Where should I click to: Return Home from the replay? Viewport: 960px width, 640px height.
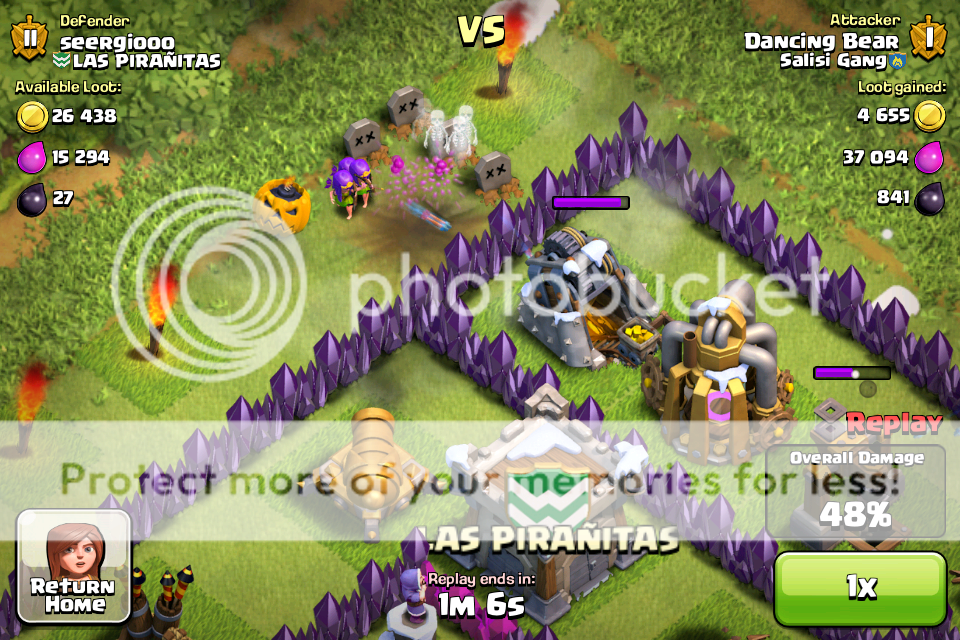tap(73, 564)
